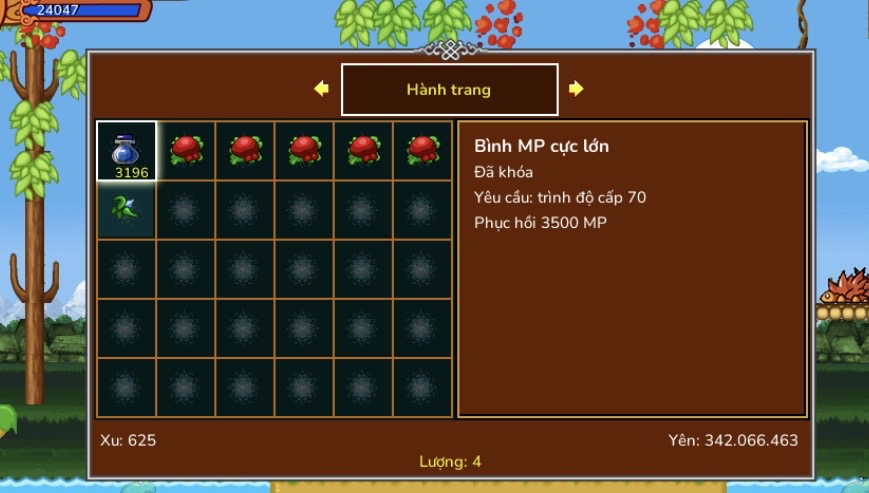The height and width of the screenshot is (493, 869).
Task: Select the Hành trang title tab
Action: (449, 90)
